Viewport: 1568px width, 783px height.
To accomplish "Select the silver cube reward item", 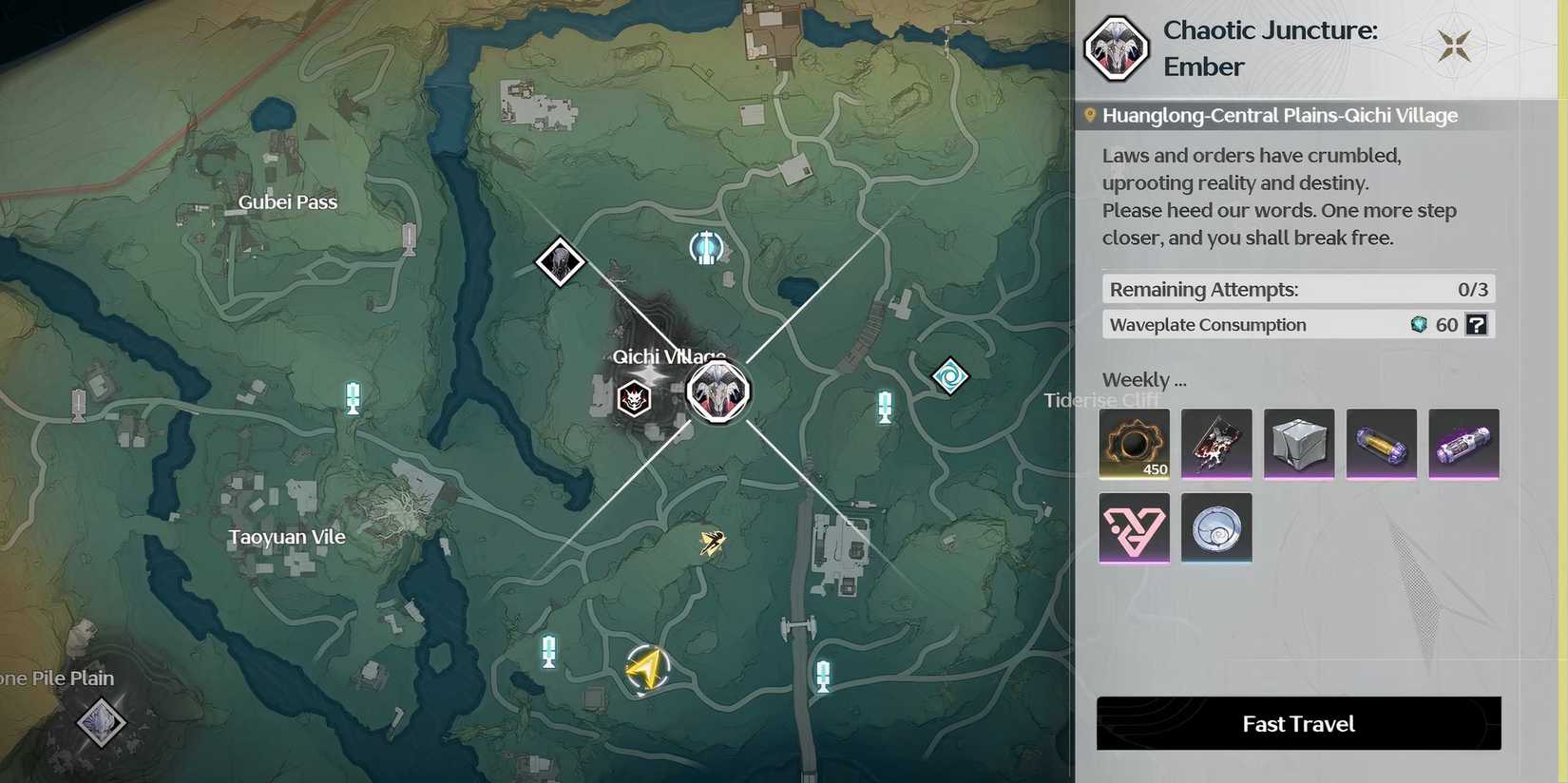I will coord(1298,443).
